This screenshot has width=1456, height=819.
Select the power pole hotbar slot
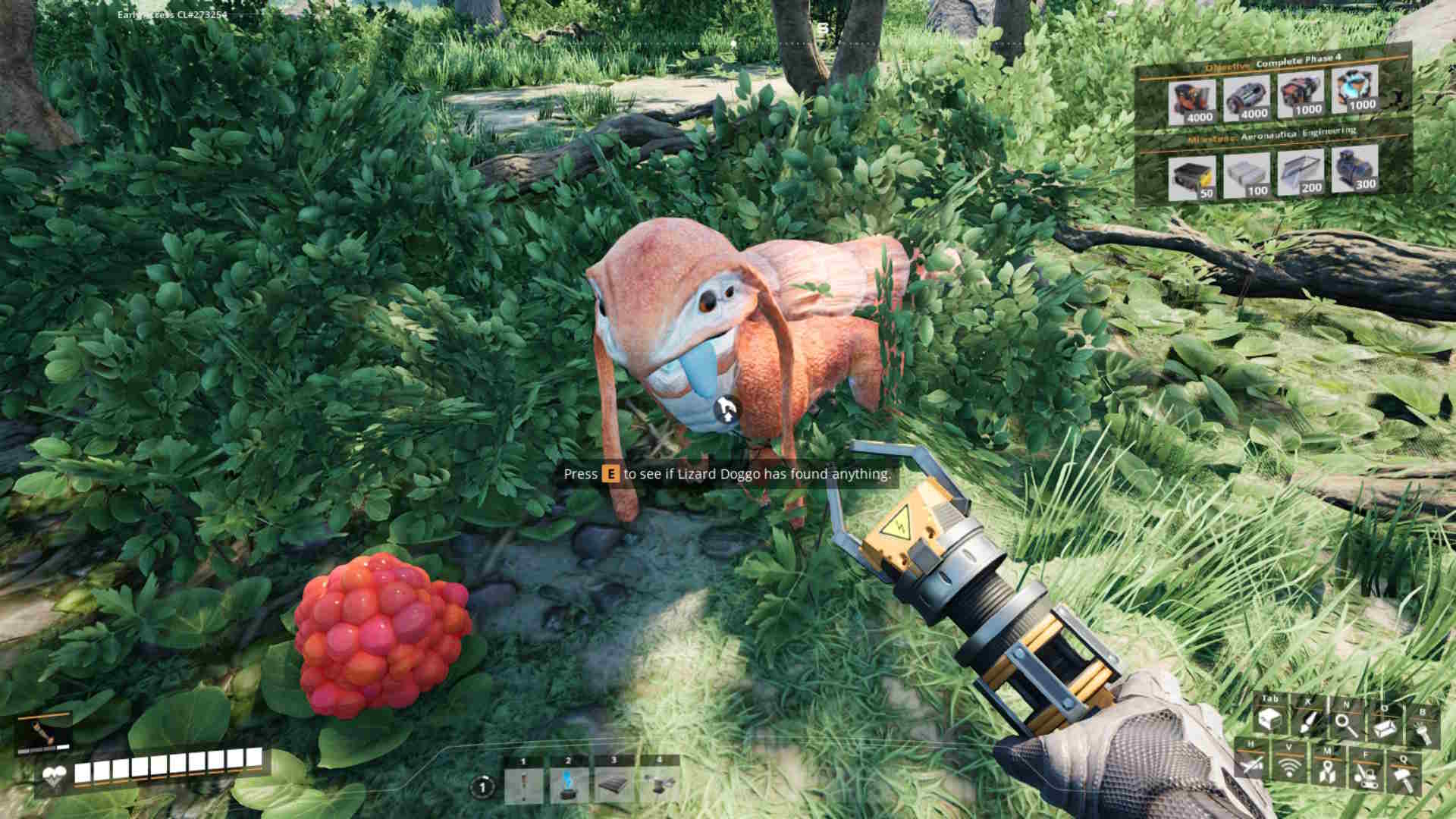pos(524,784)
